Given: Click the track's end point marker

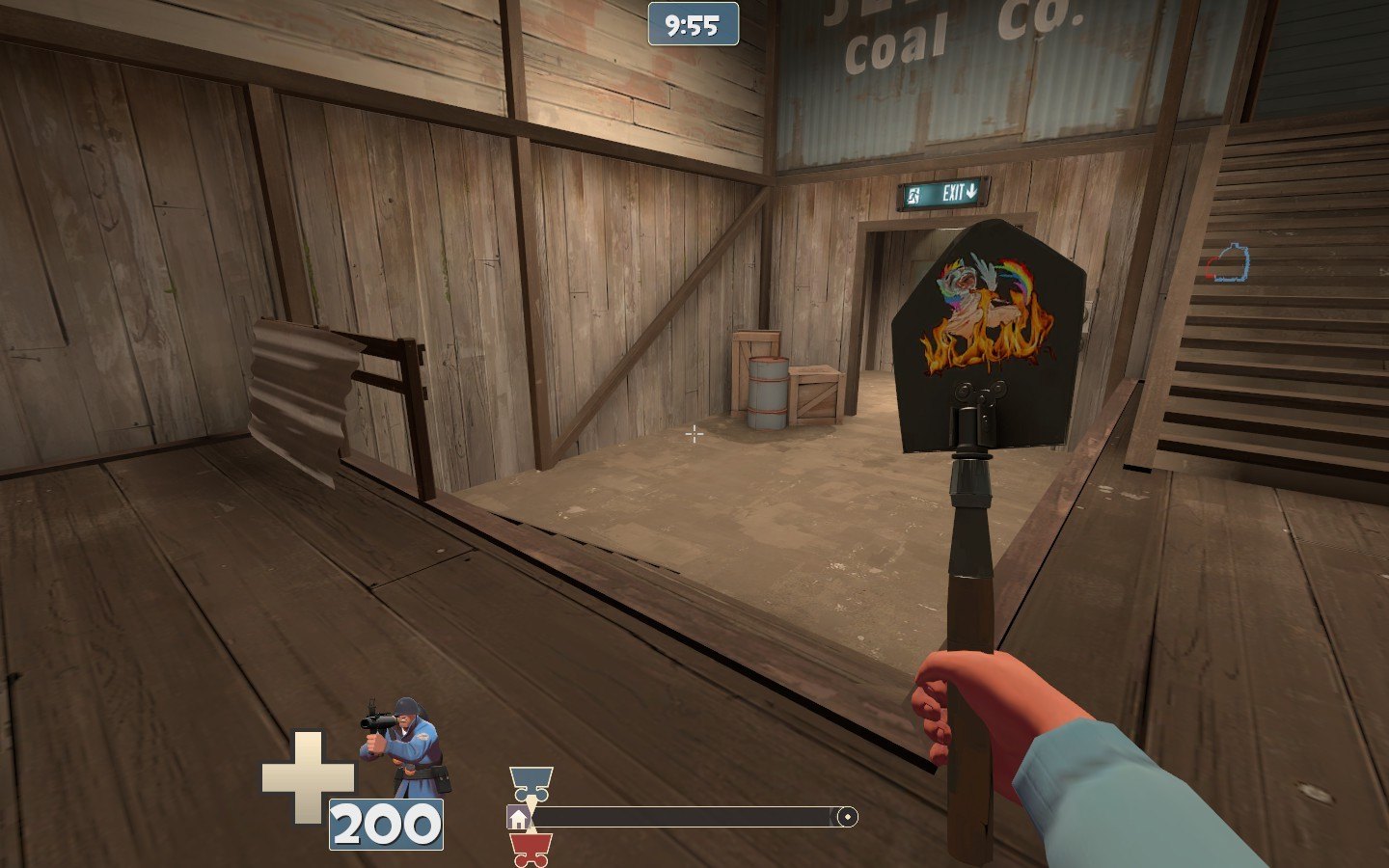Looking at the screenshot, I should (847, 818).
